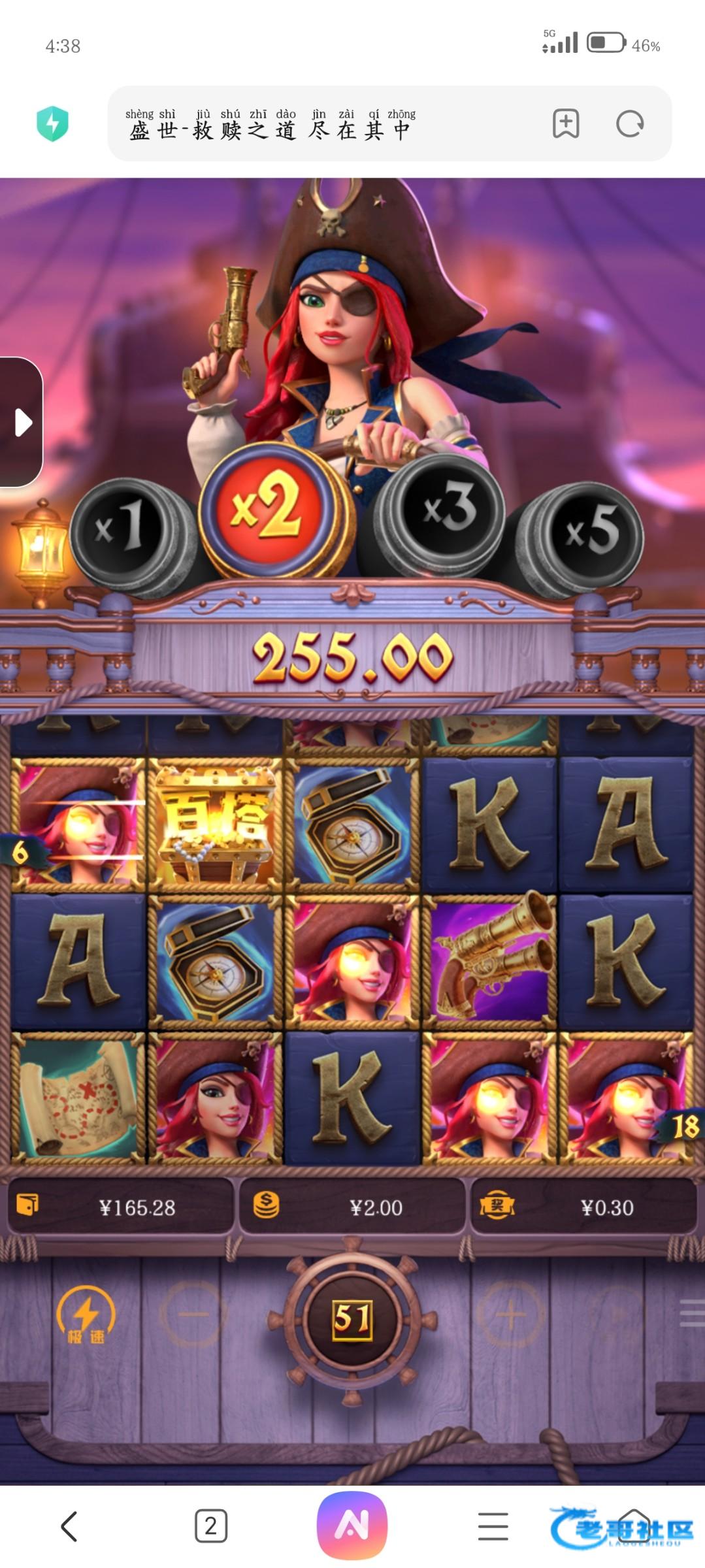Open the bet amount panel showing ¥2.00

point(353,1207)
